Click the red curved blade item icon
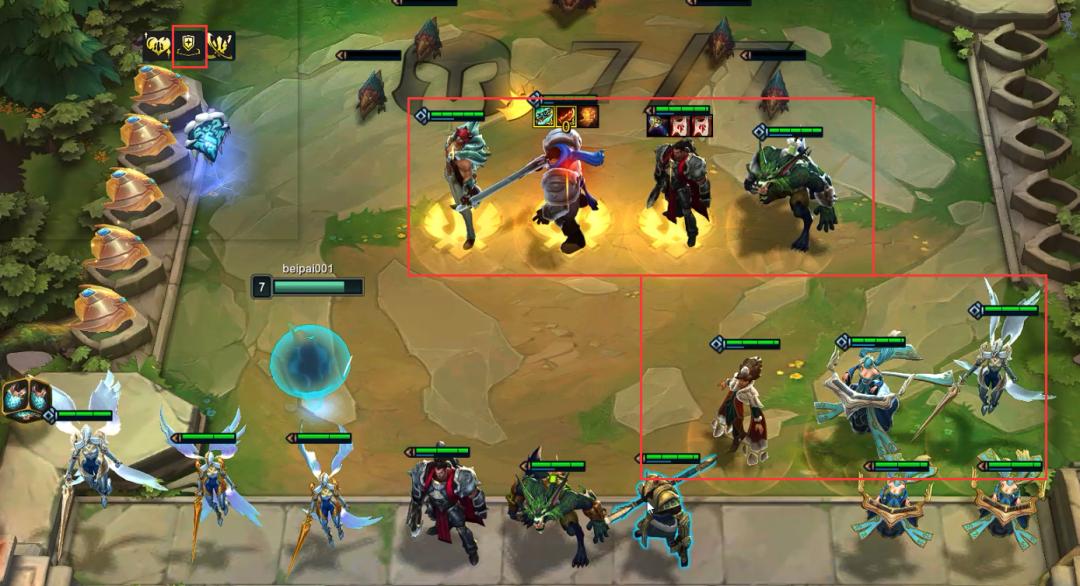 click(566, 117)
